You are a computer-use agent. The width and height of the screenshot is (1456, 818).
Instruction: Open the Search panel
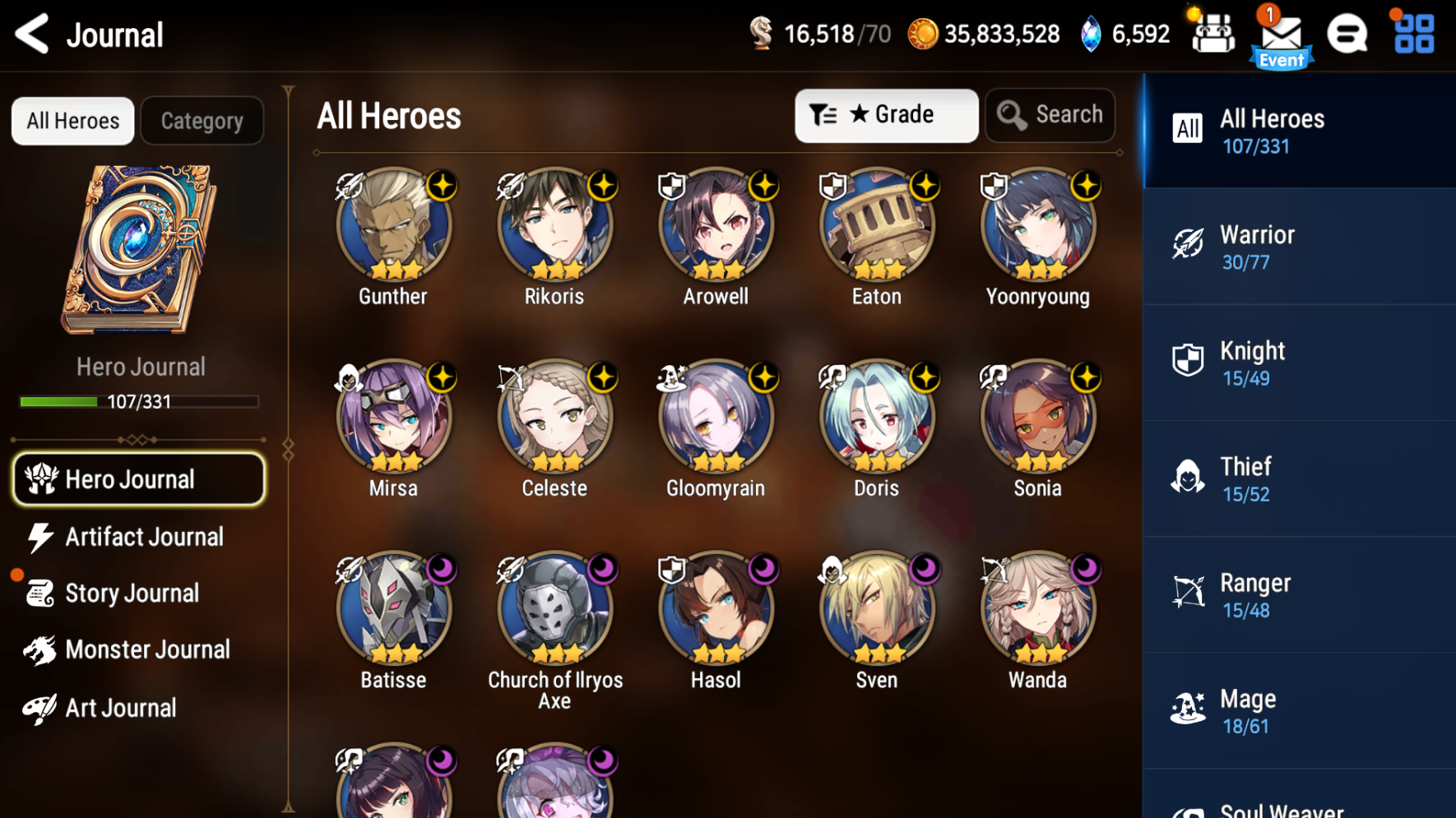1050,115
